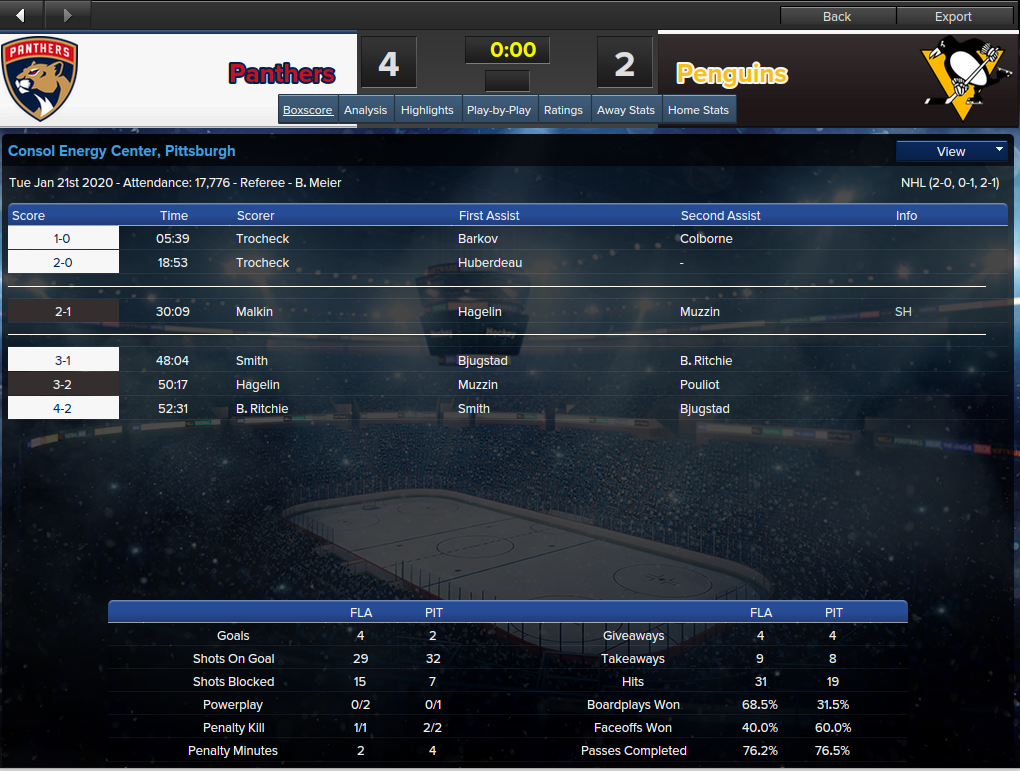Export the boxscore with the Export button
1020x771 pixels.
953,16
